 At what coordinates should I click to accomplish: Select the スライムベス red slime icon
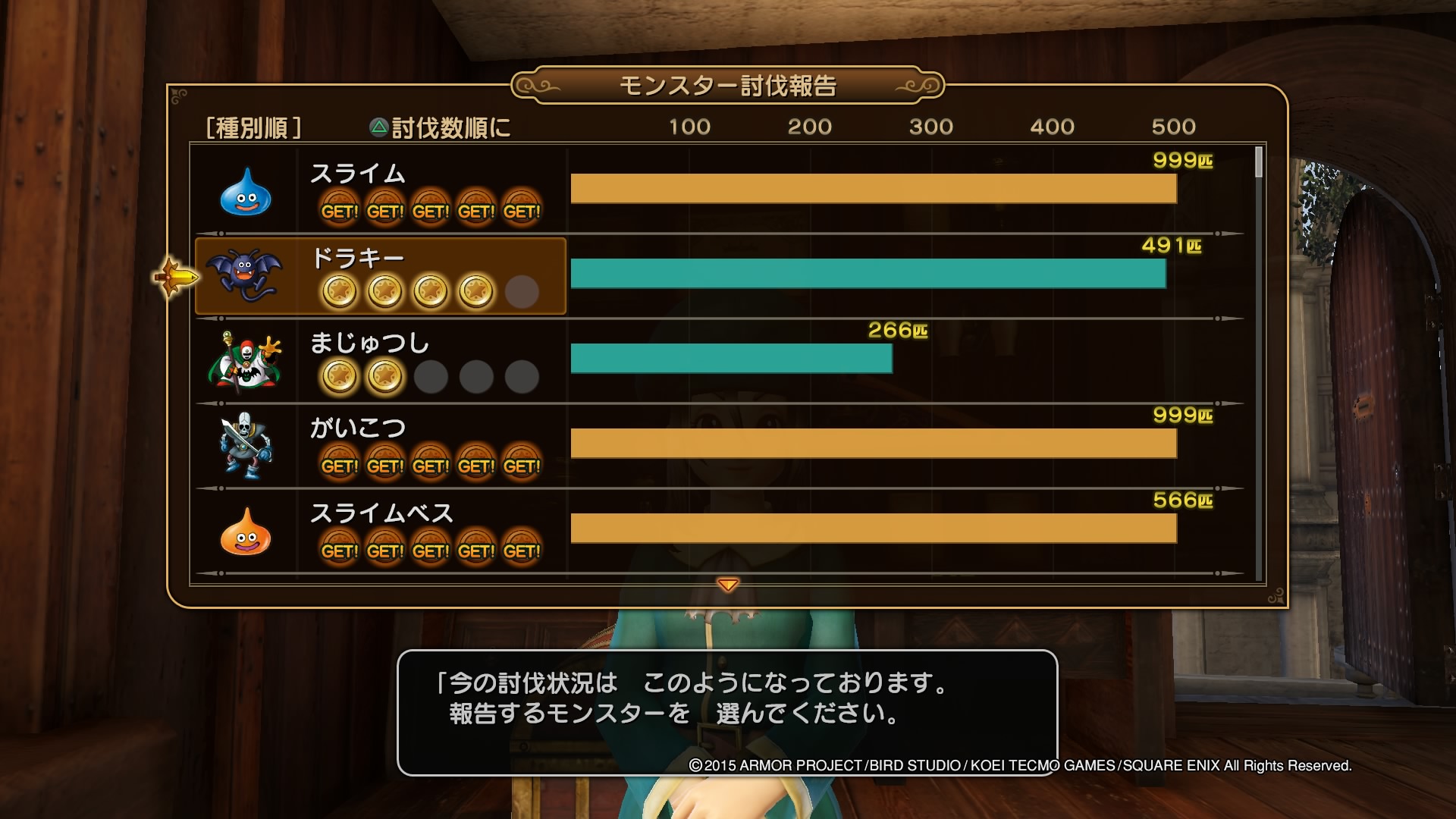(x=246, y=538)
